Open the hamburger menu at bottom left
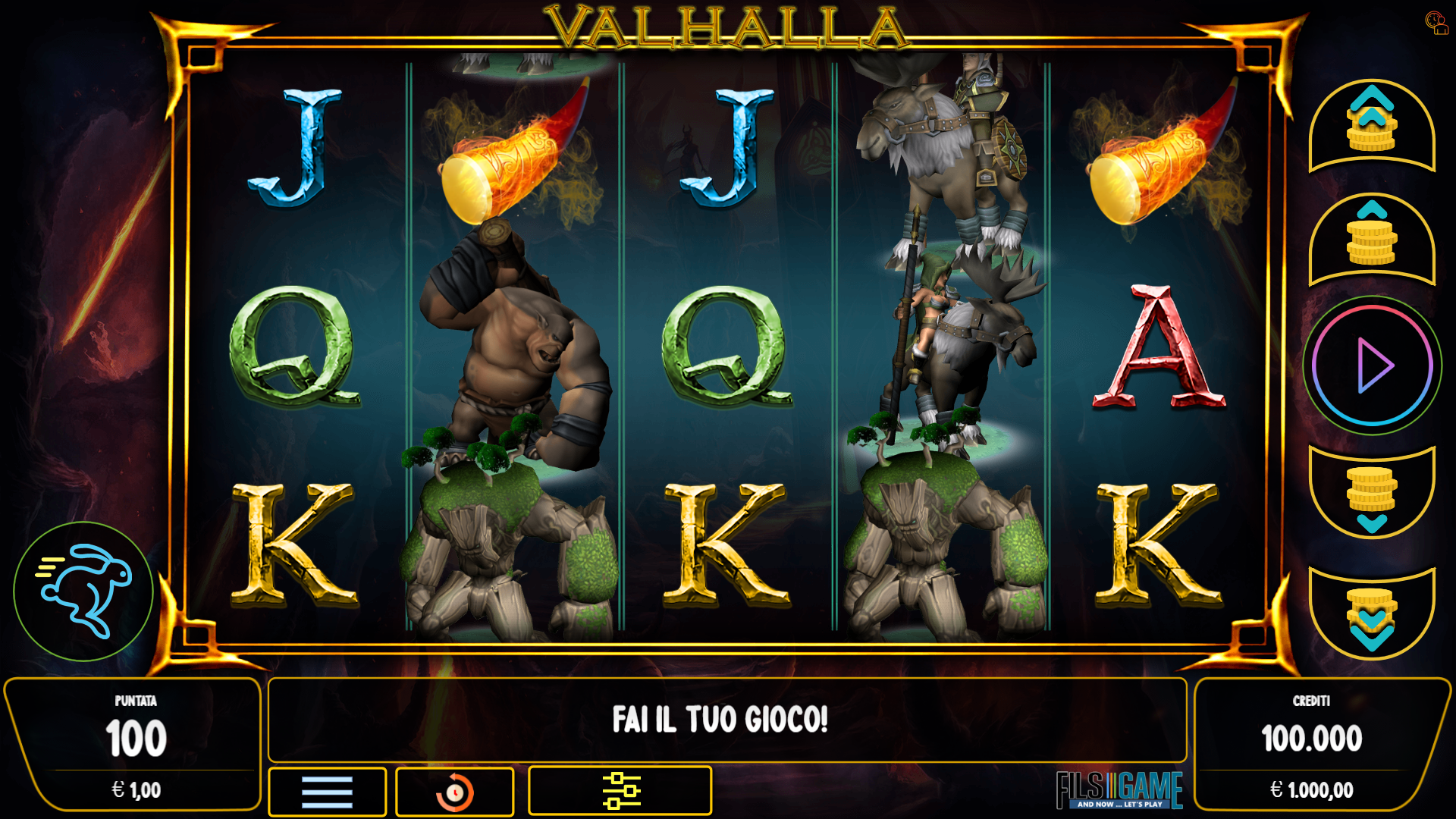This screenshot has height=819, width=1456. [x=326, y=792]
